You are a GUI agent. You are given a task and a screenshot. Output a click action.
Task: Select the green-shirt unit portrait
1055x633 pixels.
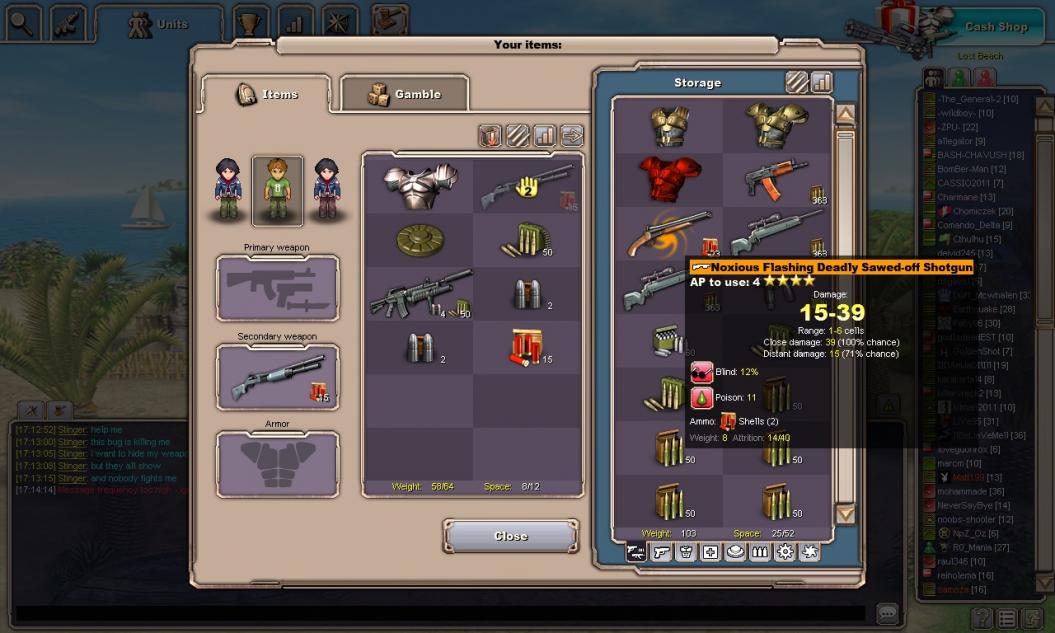(x=276, y=190)
